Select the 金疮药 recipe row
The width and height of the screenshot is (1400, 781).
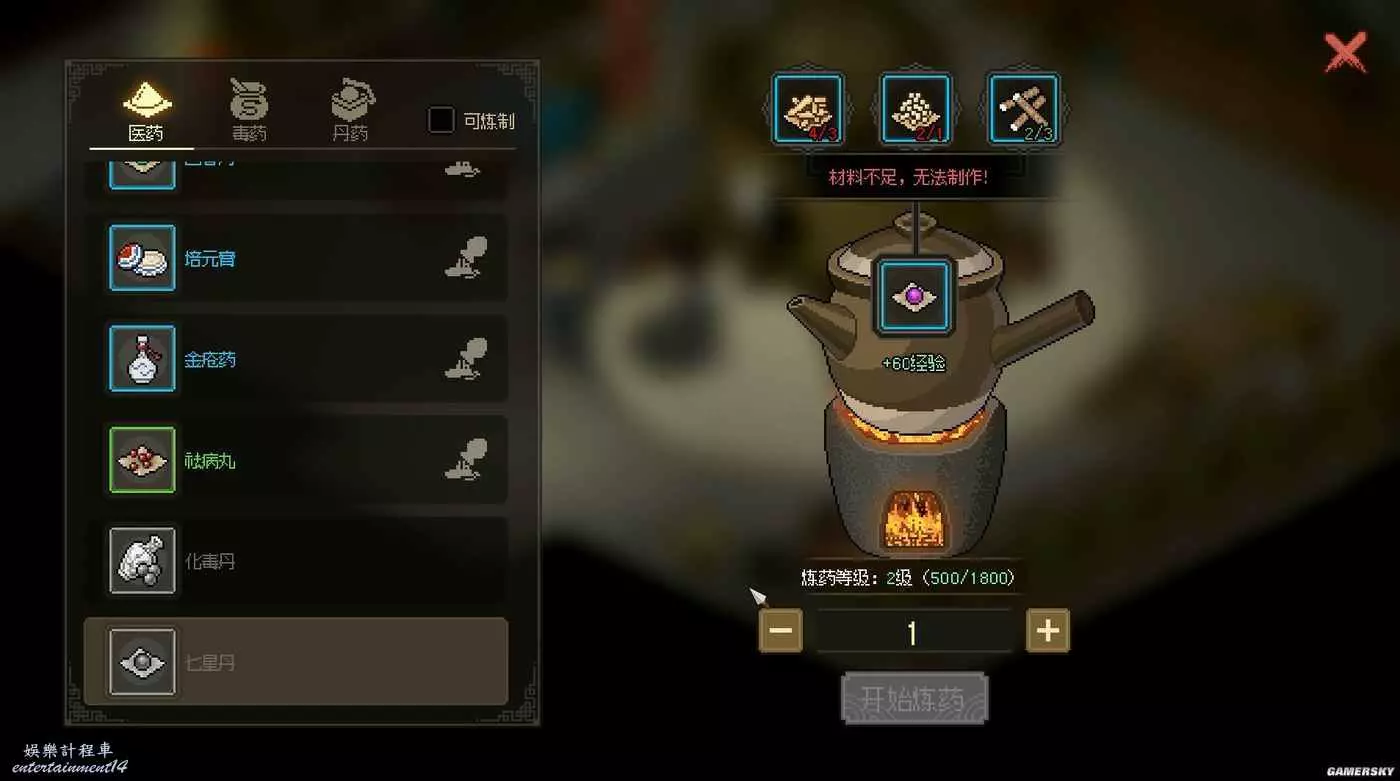point(296,359)
